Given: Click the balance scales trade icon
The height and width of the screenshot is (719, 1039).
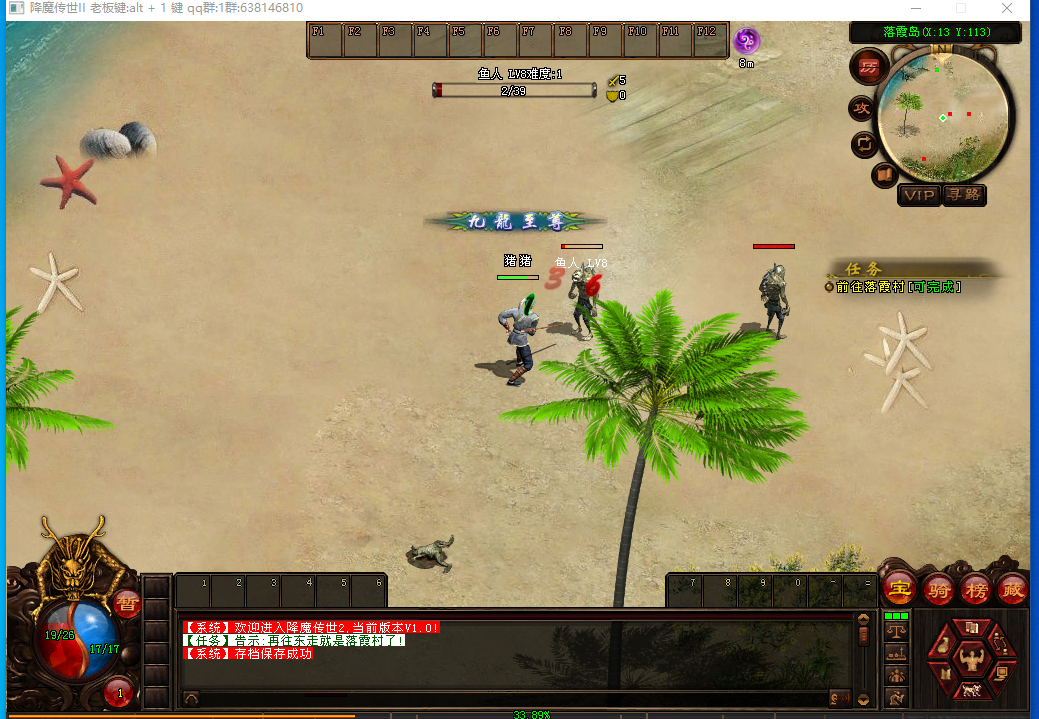Looking at the screenshot, I should [897, 631].
